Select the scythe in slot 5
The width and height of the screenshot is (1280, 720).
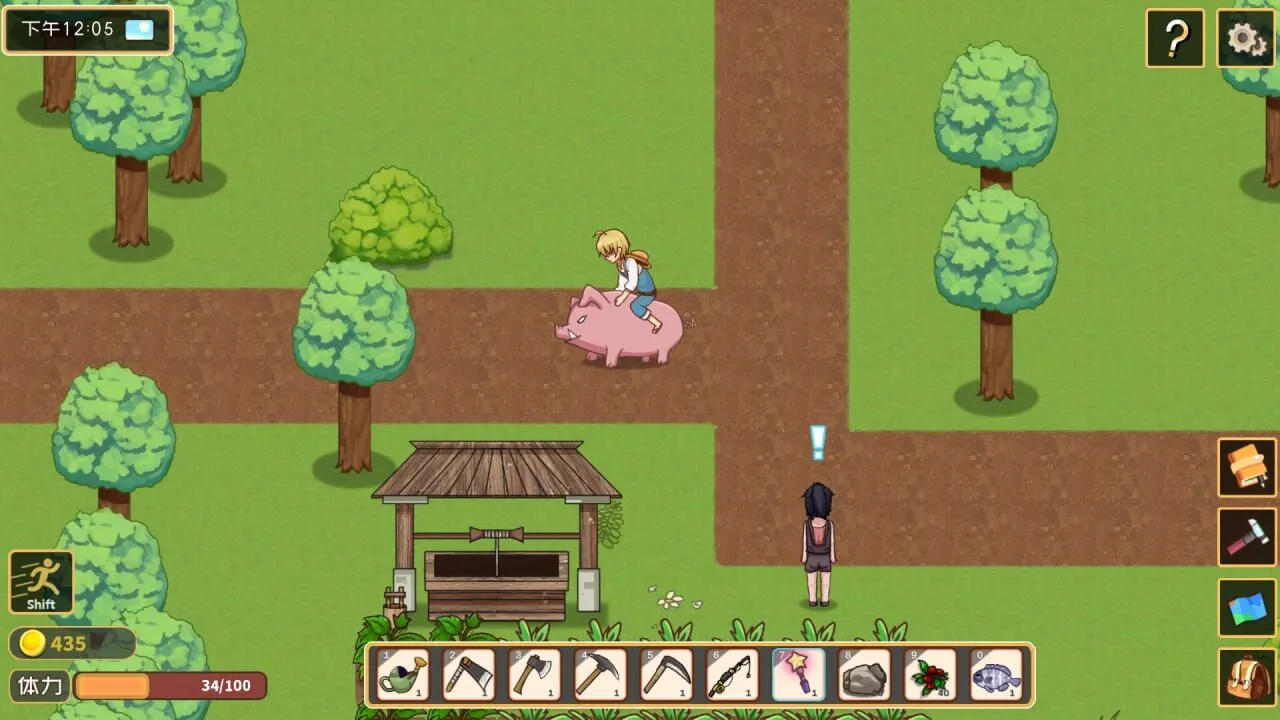(x=667, y=675)
